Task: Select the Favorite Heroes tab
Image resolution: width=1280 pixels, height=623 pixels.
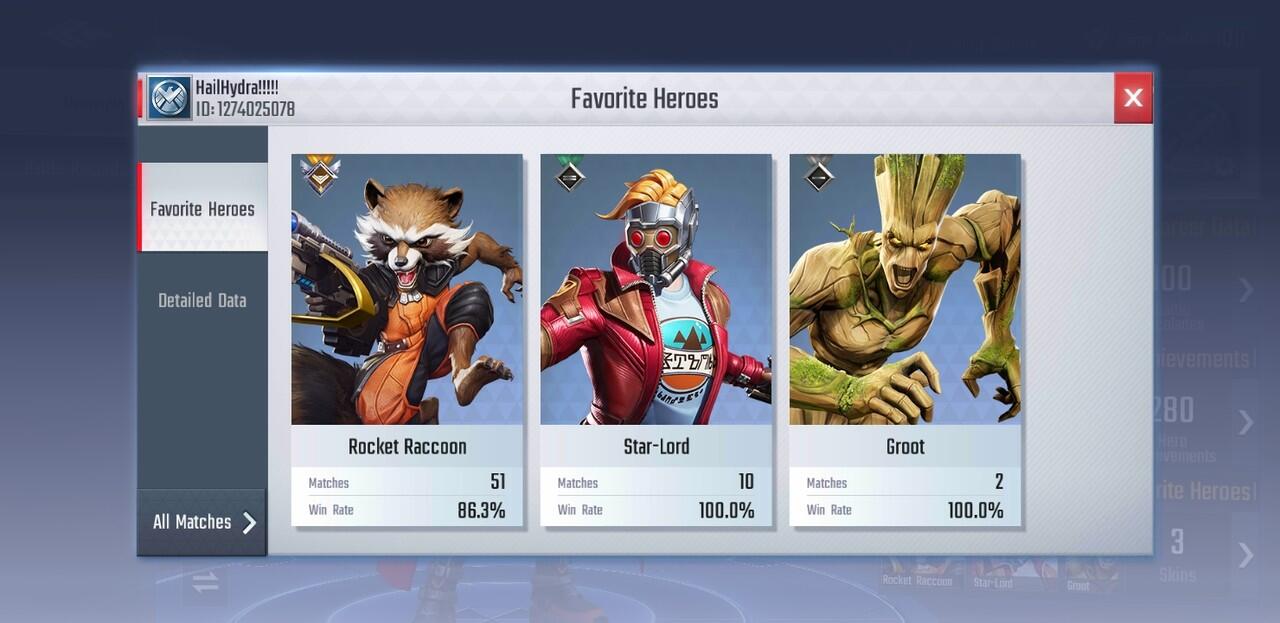Action: coord(202,209)
